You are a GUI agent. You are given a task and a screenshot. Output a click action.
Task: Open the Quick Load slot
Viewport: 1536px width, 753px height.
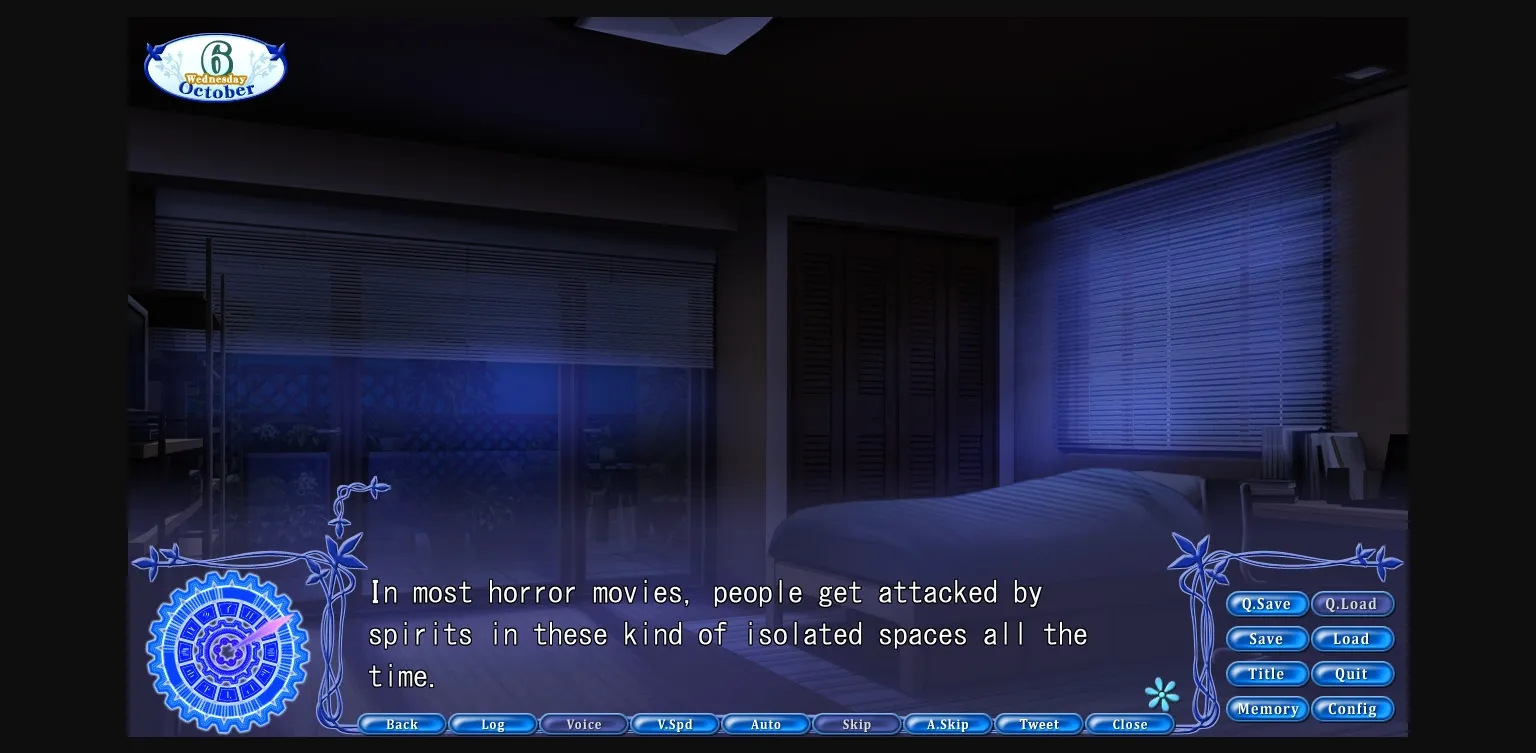pyautogui.click(x=1353, y=604)
